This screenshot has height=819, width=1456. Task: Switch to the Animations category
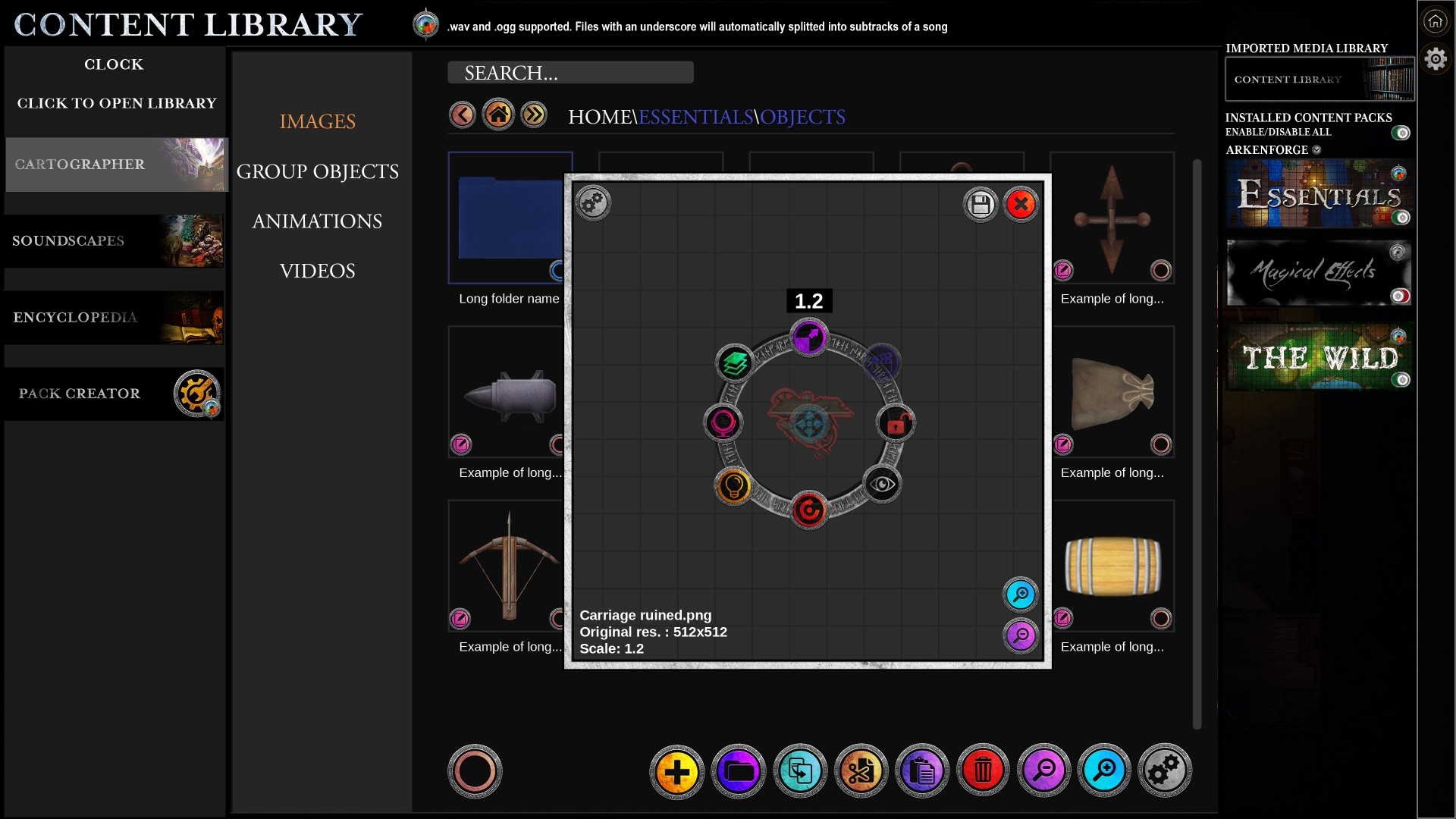click(x=317, y=221)
